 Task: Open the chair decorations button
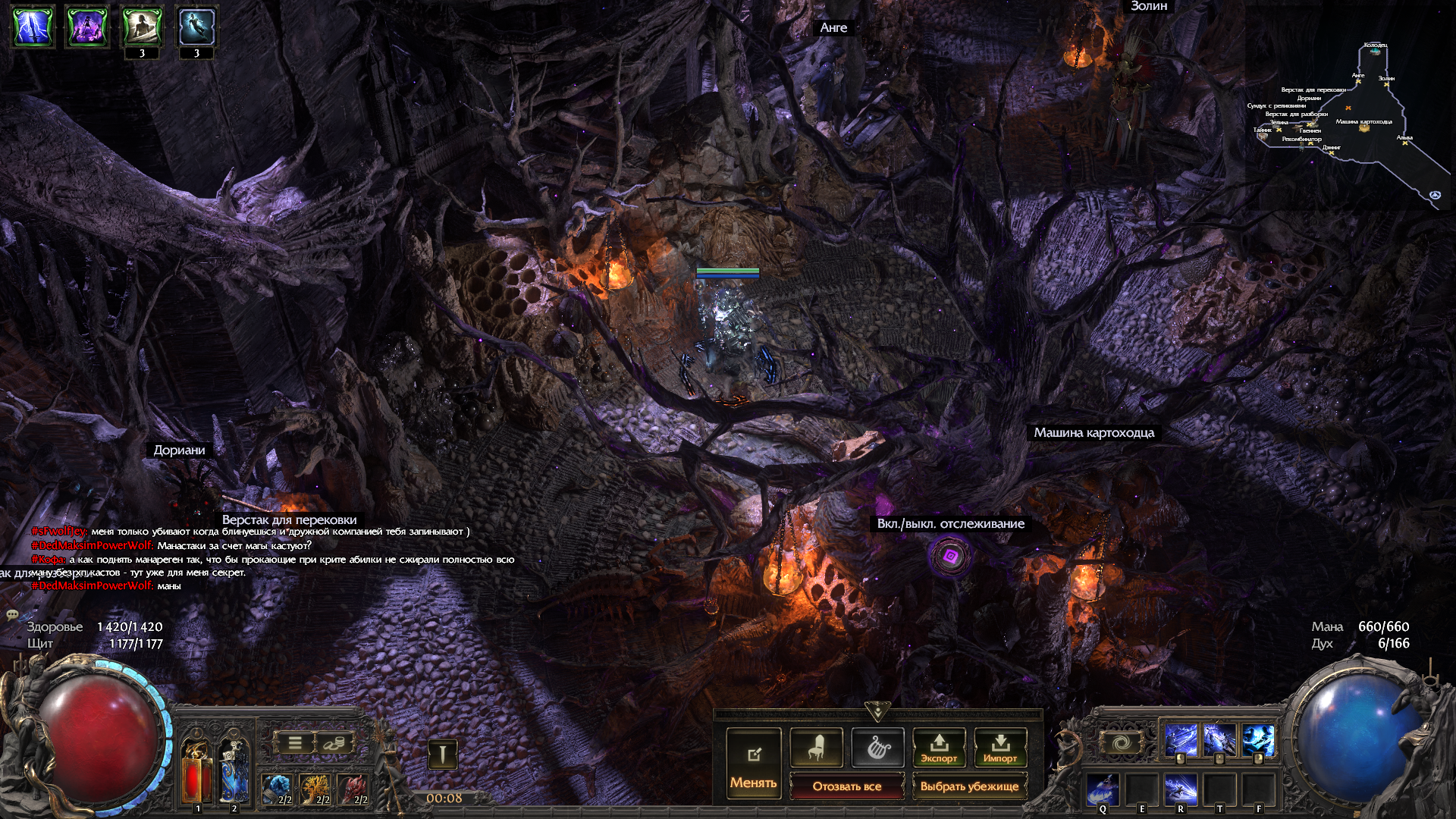[816, 748]
